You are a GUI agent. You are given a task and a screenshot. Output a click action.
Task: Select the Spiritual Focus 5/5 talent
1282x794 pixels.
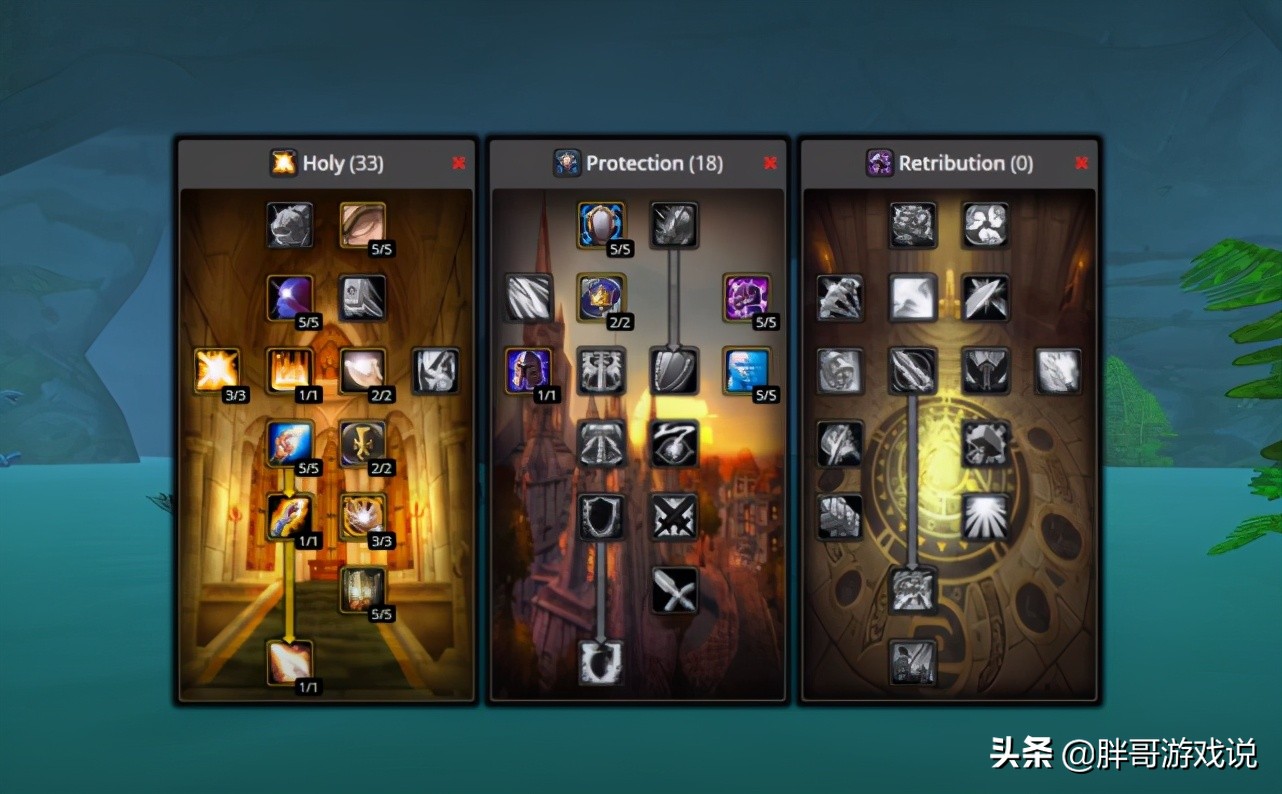click(x=290, y=298)
